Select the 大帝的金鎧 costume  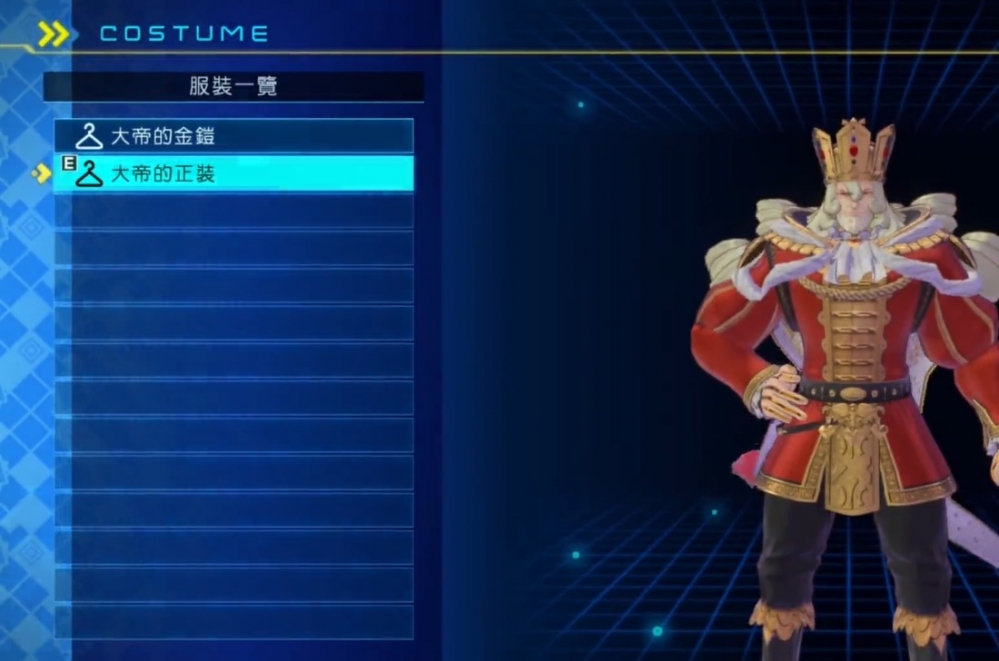coord(234,136)
